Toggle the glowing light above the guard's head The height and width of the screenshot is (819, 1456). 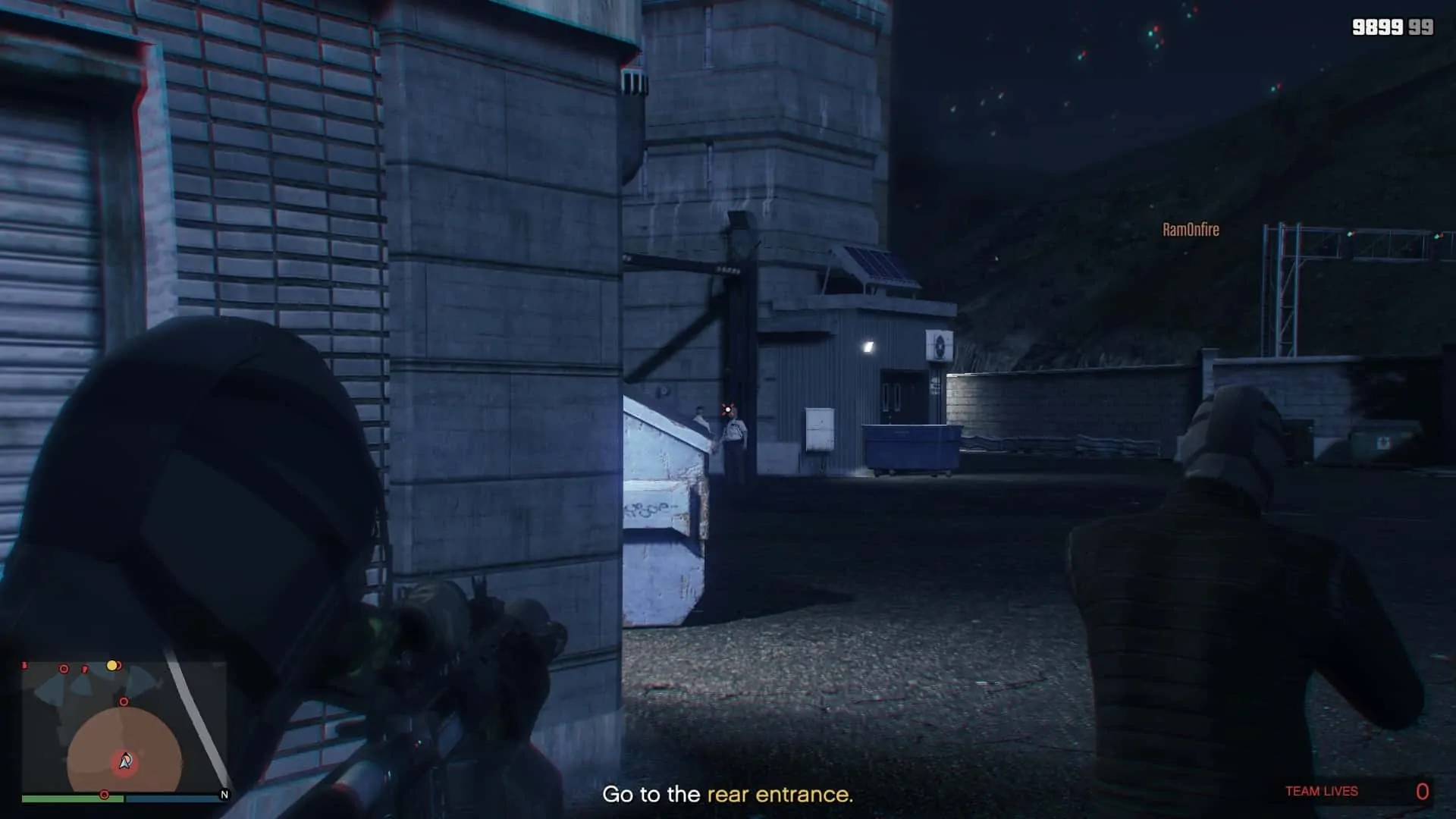click(x=726, y=409)
